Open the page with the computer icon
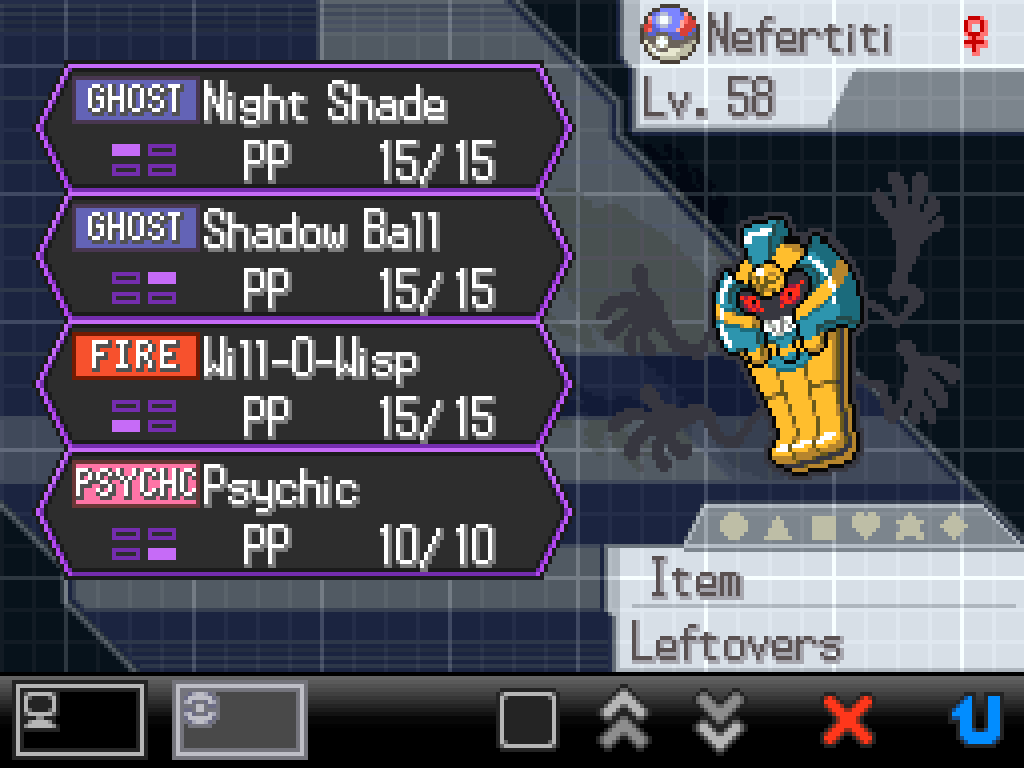 pyautogui.click(x=80, y=719)
